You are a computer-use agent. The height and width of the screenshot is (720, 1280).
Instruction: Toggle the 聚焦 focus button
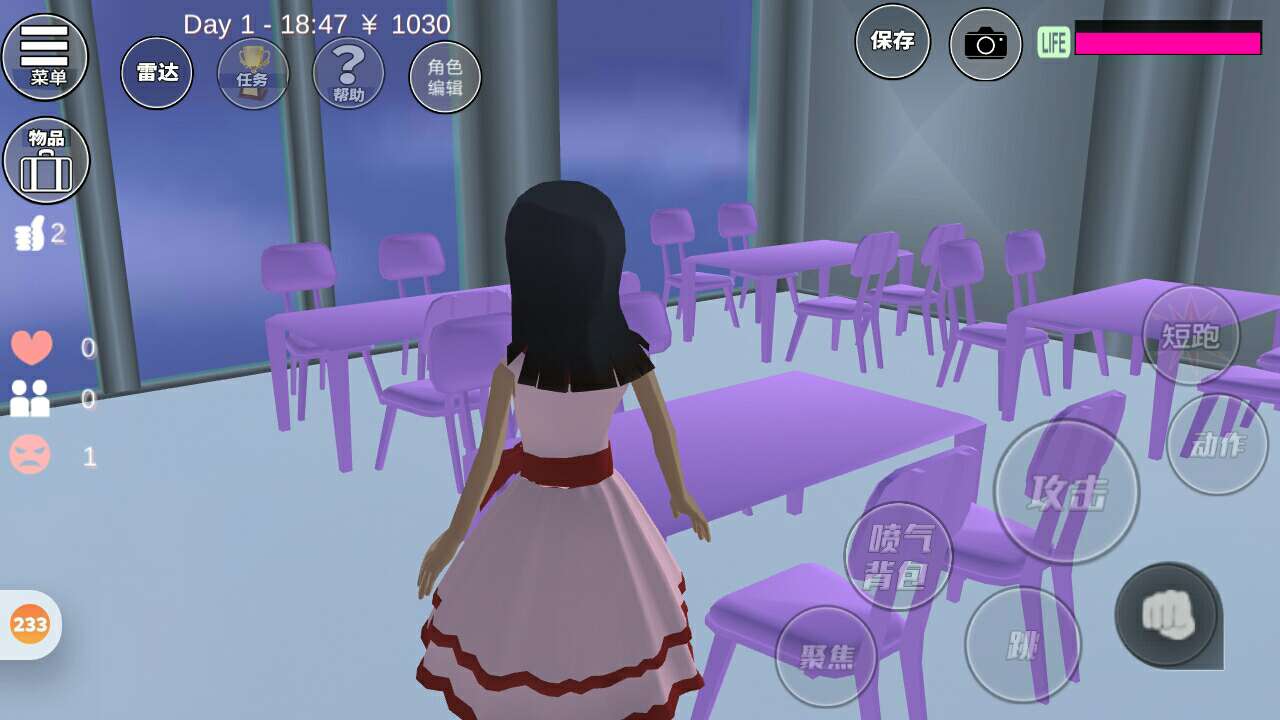tap(826, 656)
